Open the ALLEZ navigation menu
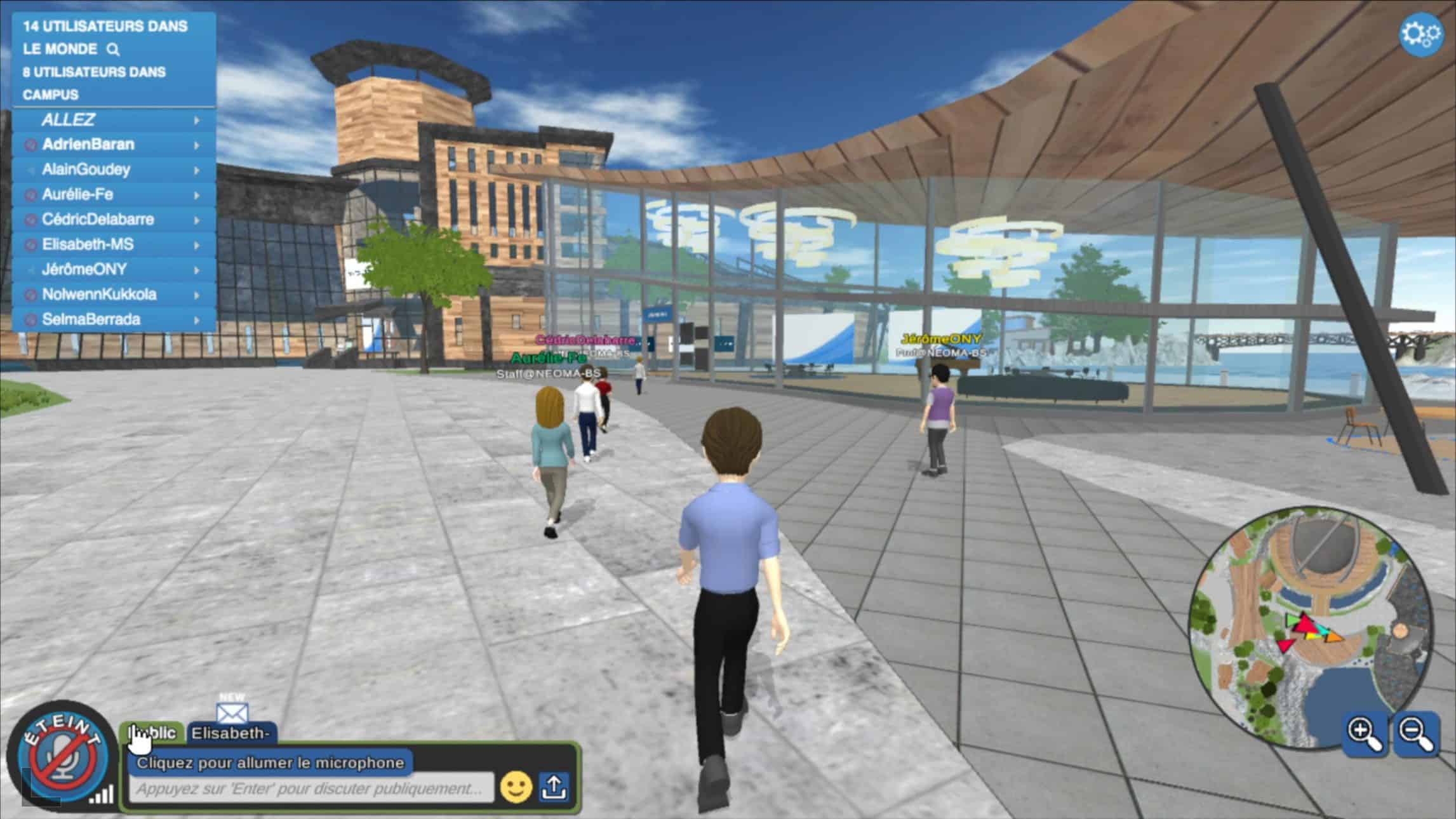 [x=114, y=120]
